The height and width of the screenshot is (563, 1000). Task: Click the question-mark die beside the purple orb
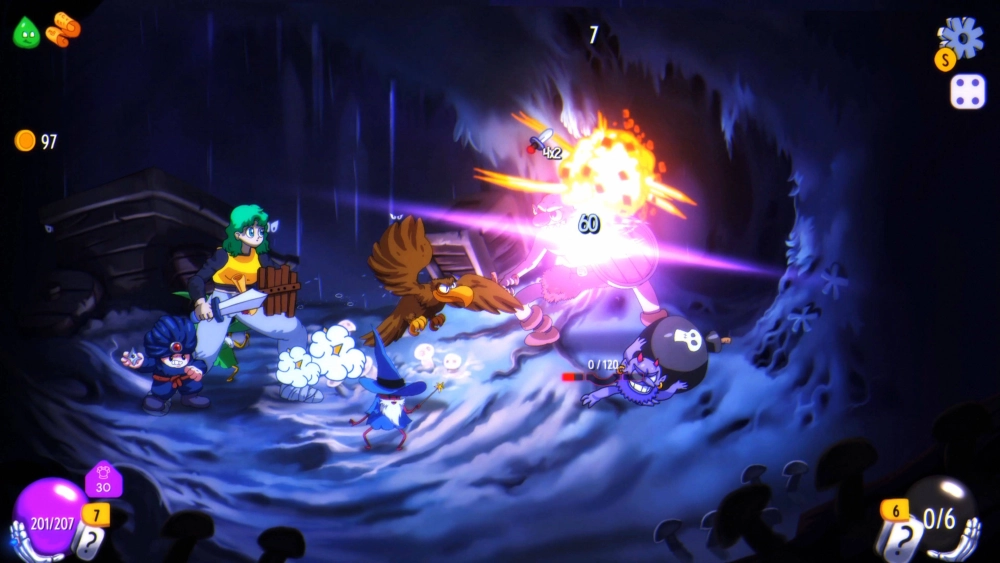tap(89, 543)
